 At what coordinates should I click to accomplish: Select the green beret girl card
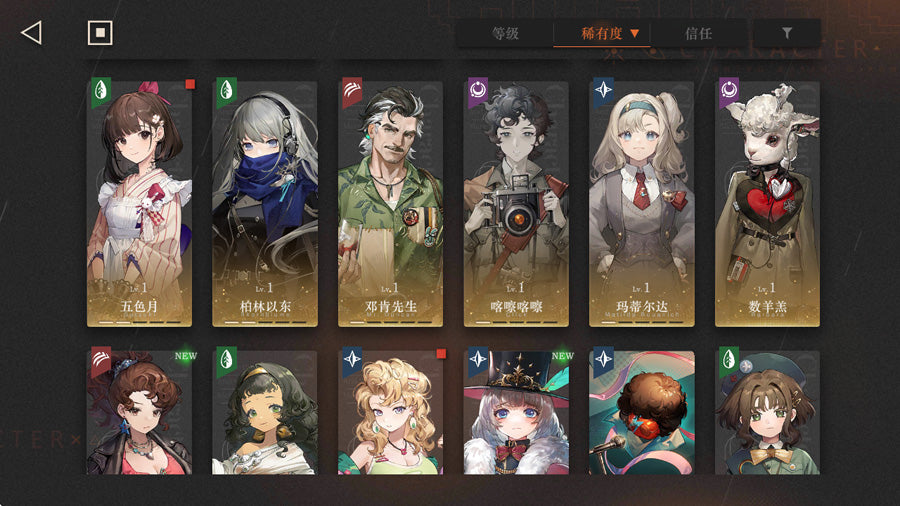click(x=767, y=412)
